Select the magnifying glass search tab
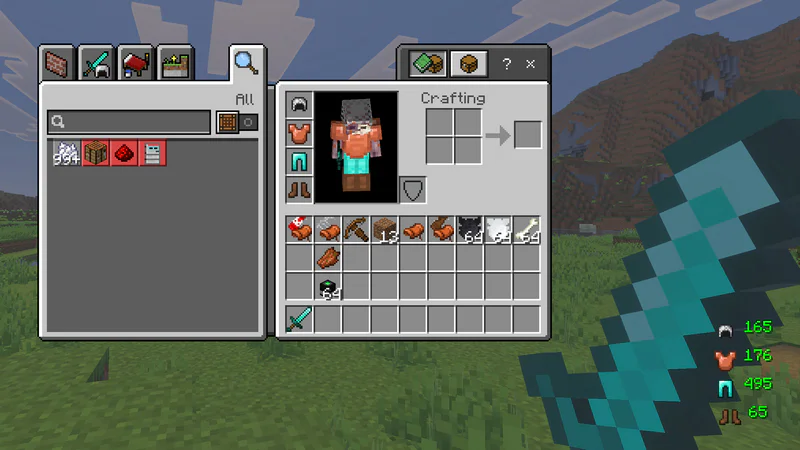 click(245, 62)
